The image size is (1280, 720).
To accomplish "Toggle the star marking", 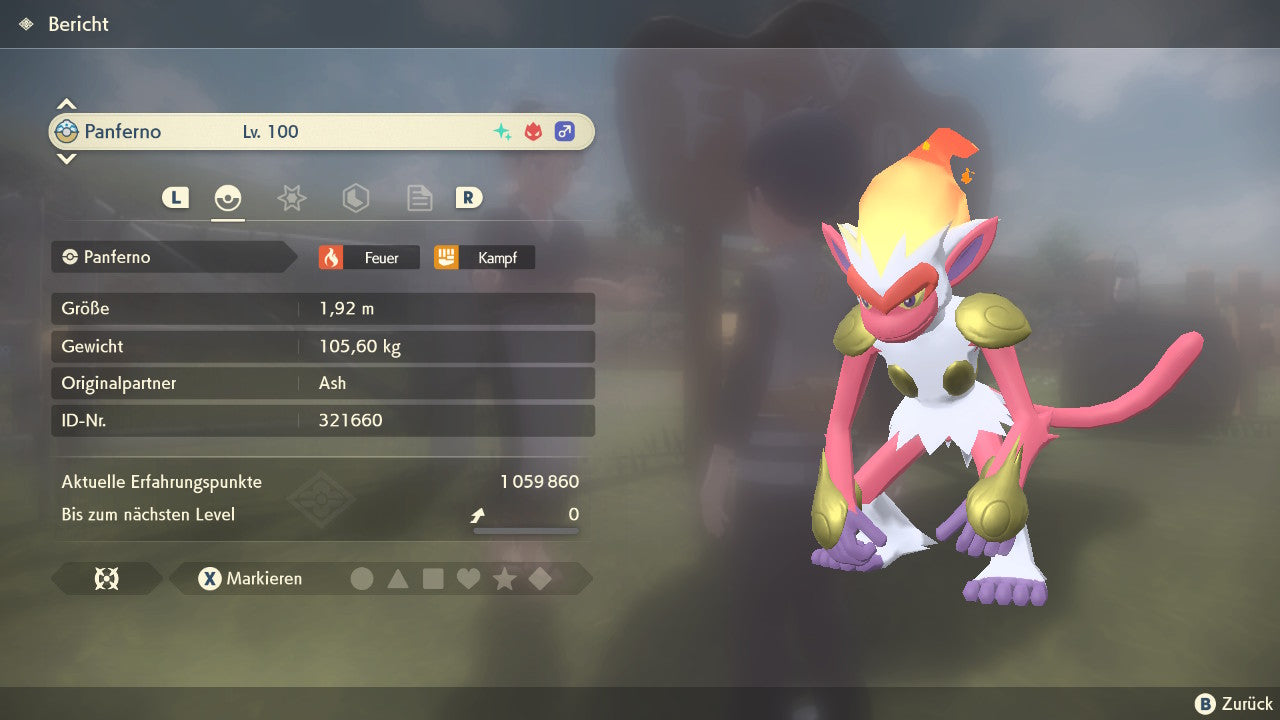I will click(x=505, y=578).
